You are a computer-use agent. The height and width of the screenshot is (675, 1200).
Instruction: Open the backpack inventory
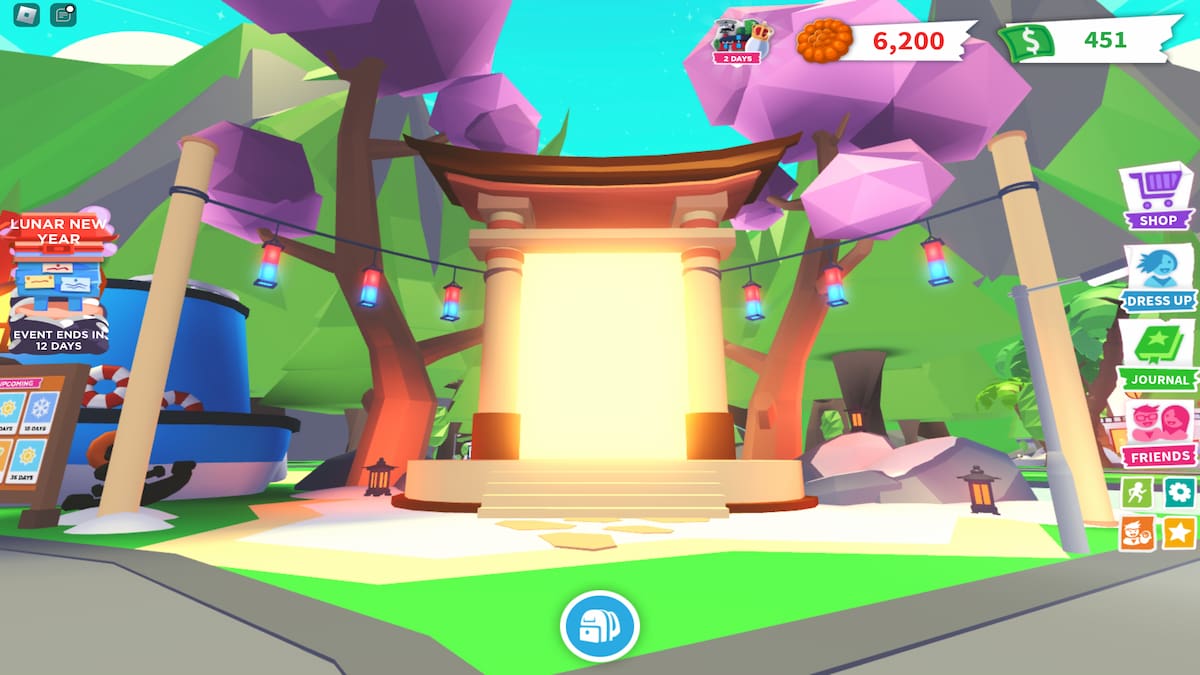pyautogui.click(x=600, y=627)
